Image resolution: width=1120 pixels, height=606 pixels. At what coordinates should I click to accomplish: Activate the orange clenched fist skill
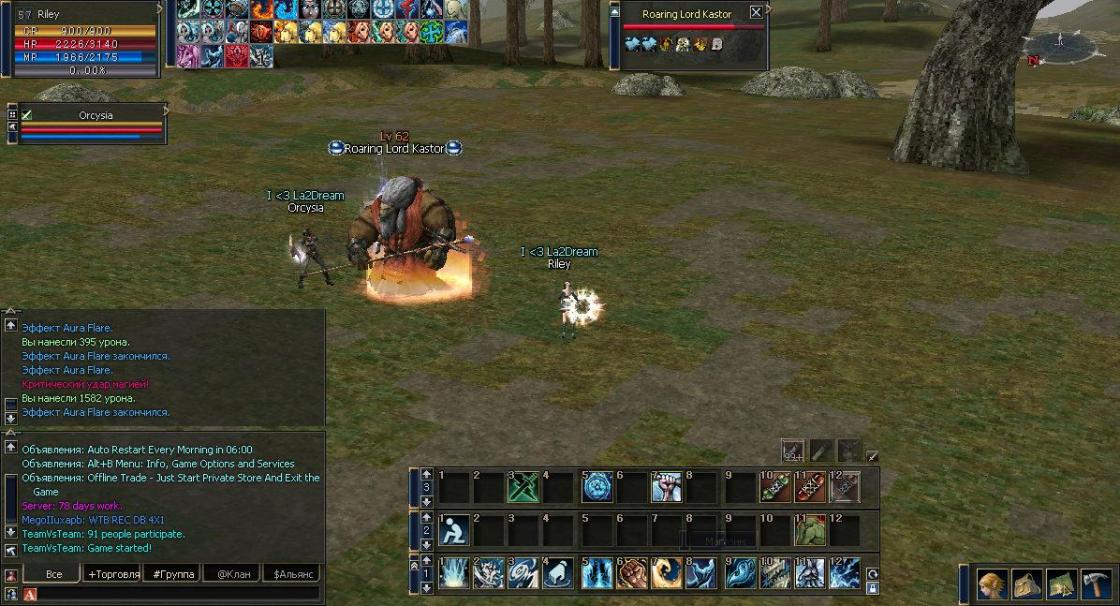(632, 573)
